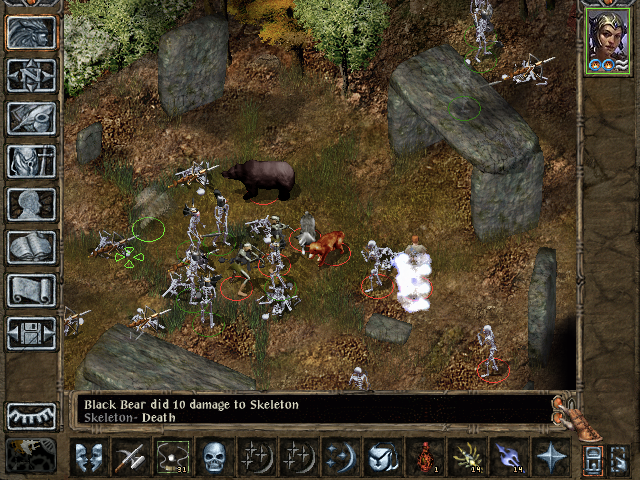Select the sling weapon slot with 31 ammo

172,457
